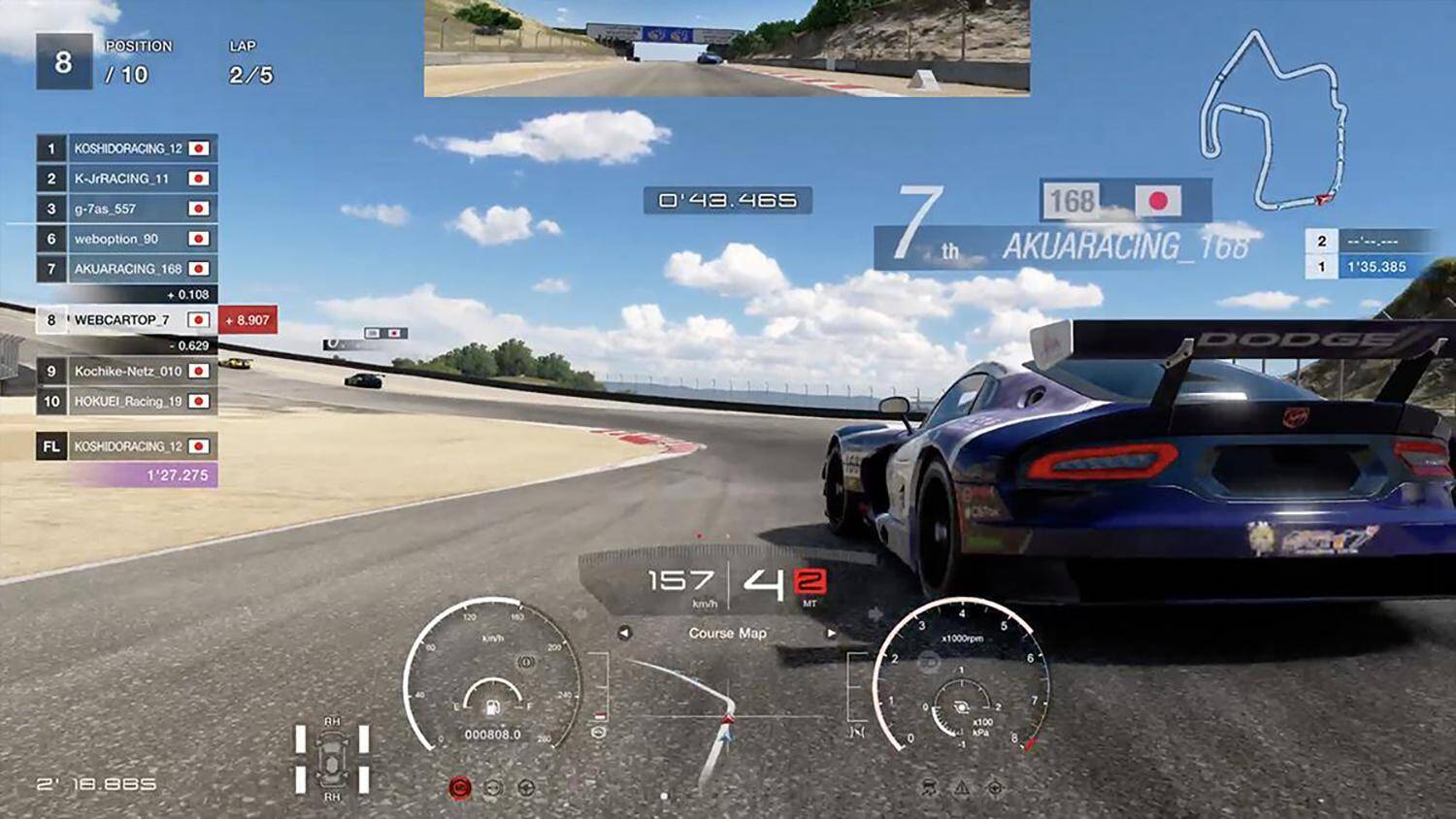
Task: Click the Course Map left arrow
Action: (x=624, y=633)
